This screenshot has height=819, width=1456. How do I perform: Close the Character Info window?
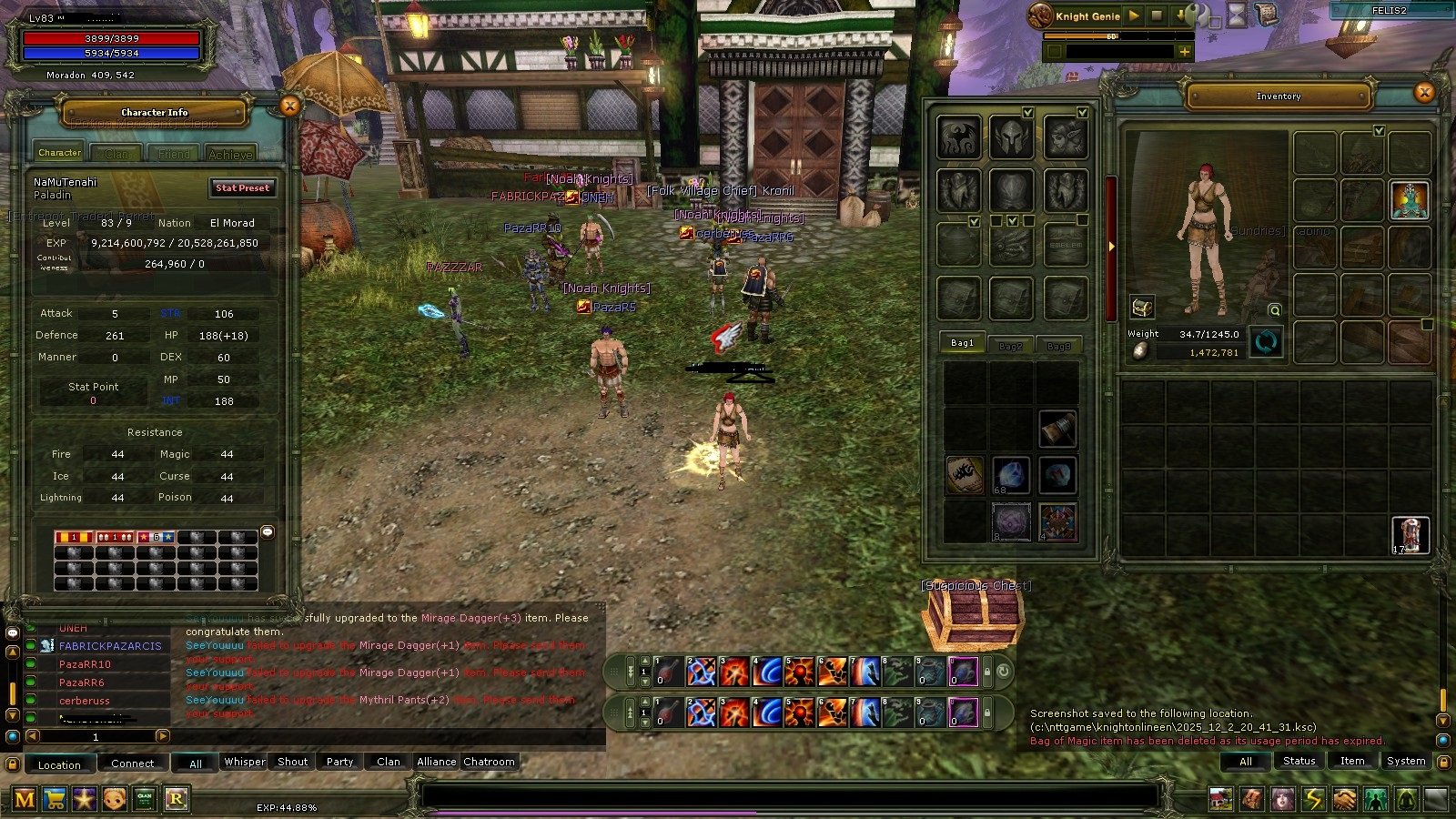289,106
